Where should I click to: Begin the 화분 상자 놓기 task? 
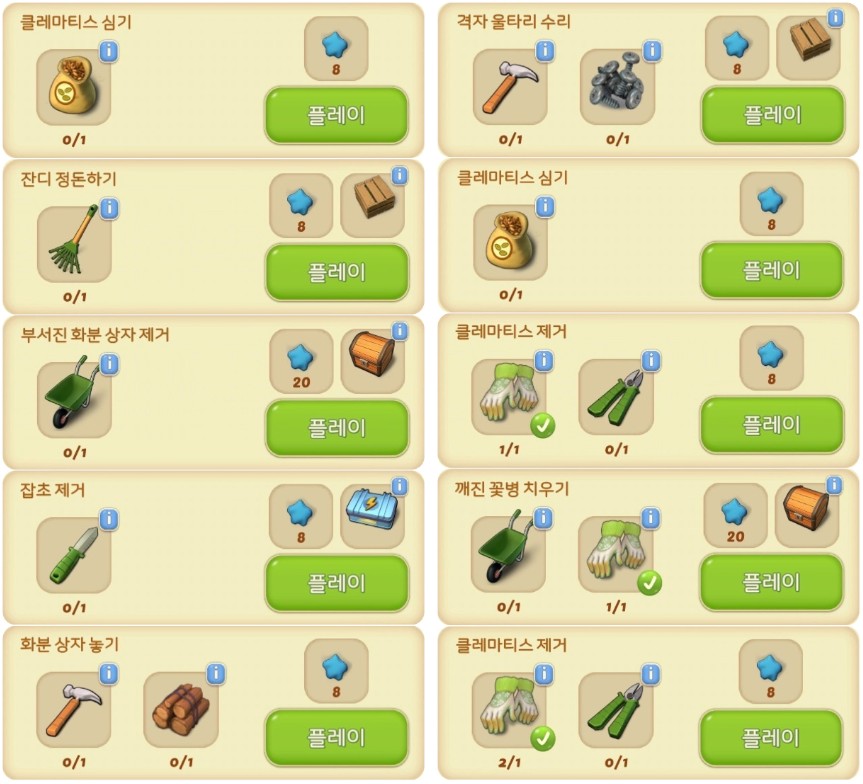coord(337,738)
